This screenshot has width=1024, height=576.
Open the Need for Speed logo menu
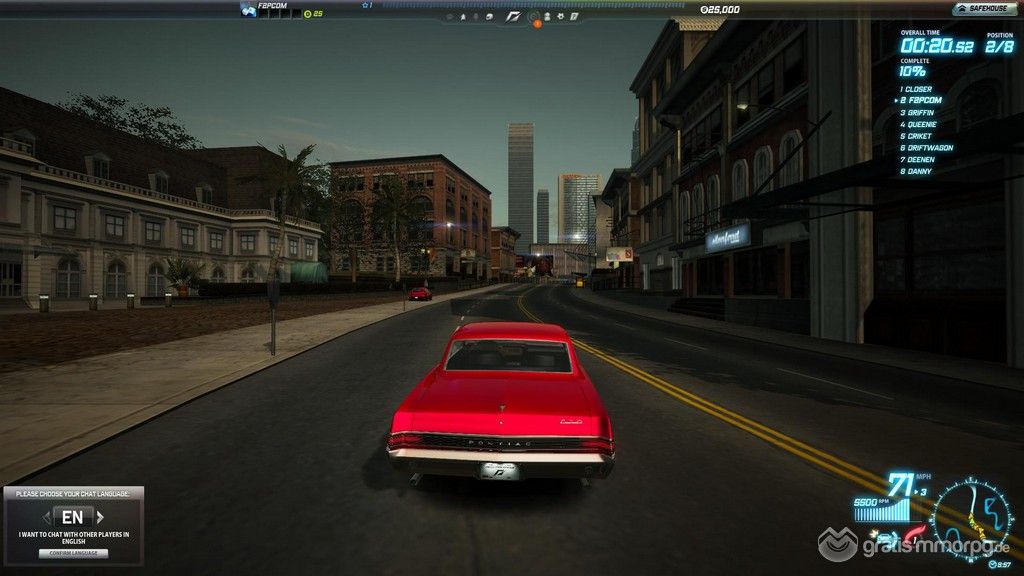[512, 16]
